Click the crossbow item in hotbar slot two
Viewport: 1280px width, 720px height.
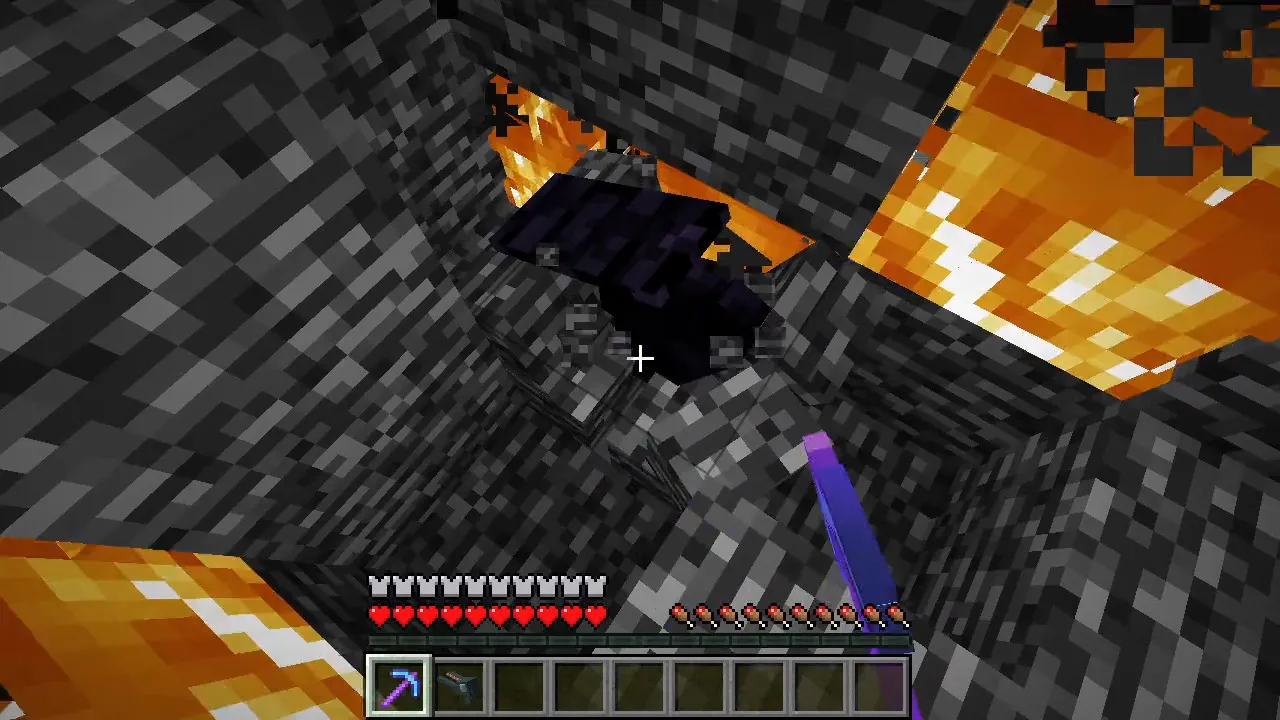461,683
